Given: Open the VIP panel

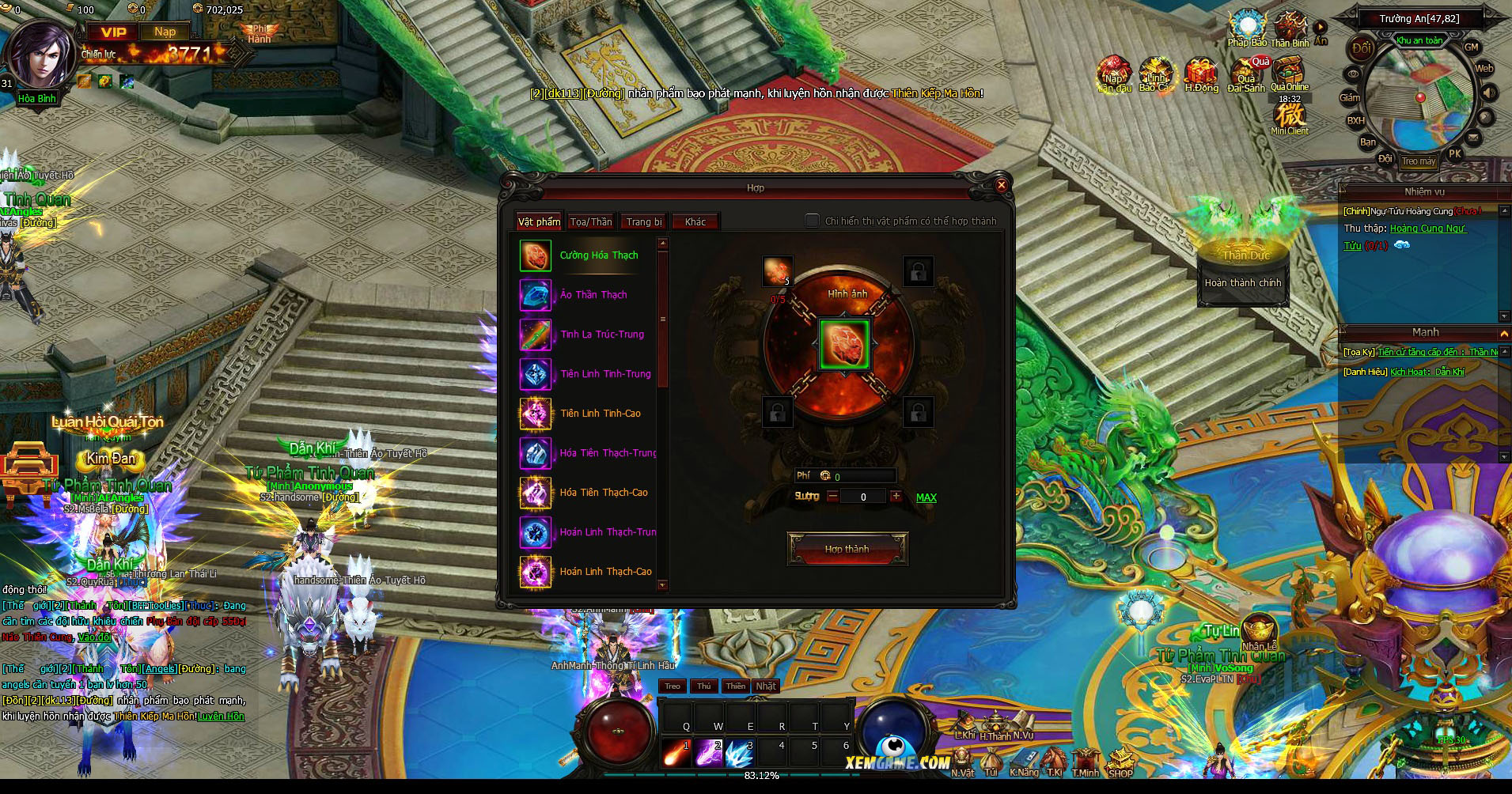Looking at the screenshot, I should [x=113, y=32].
